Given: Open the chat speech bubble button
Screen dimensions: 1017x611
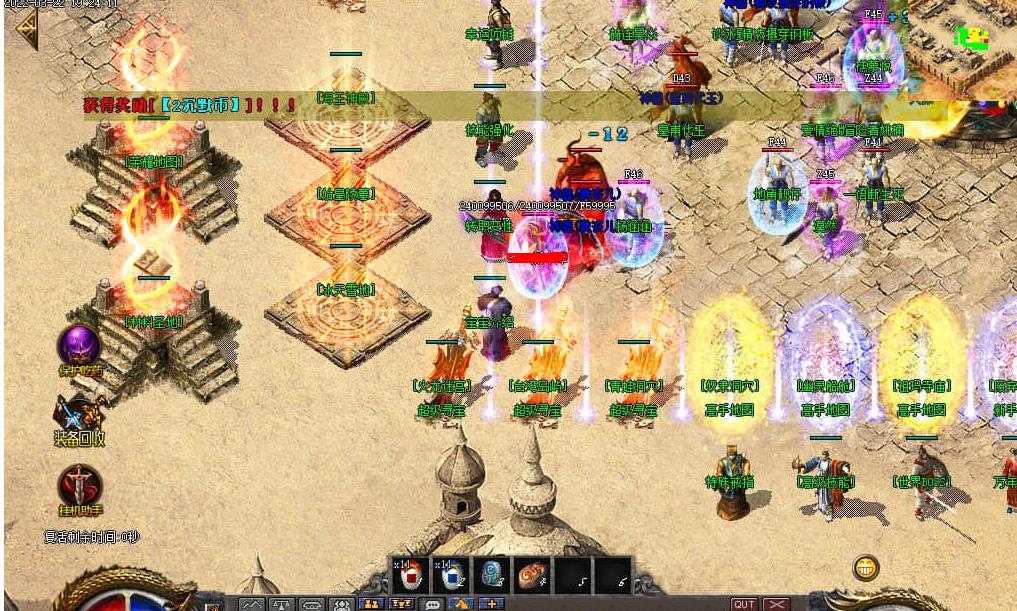Looking at the screenshot, I should [x=432, y=604].
